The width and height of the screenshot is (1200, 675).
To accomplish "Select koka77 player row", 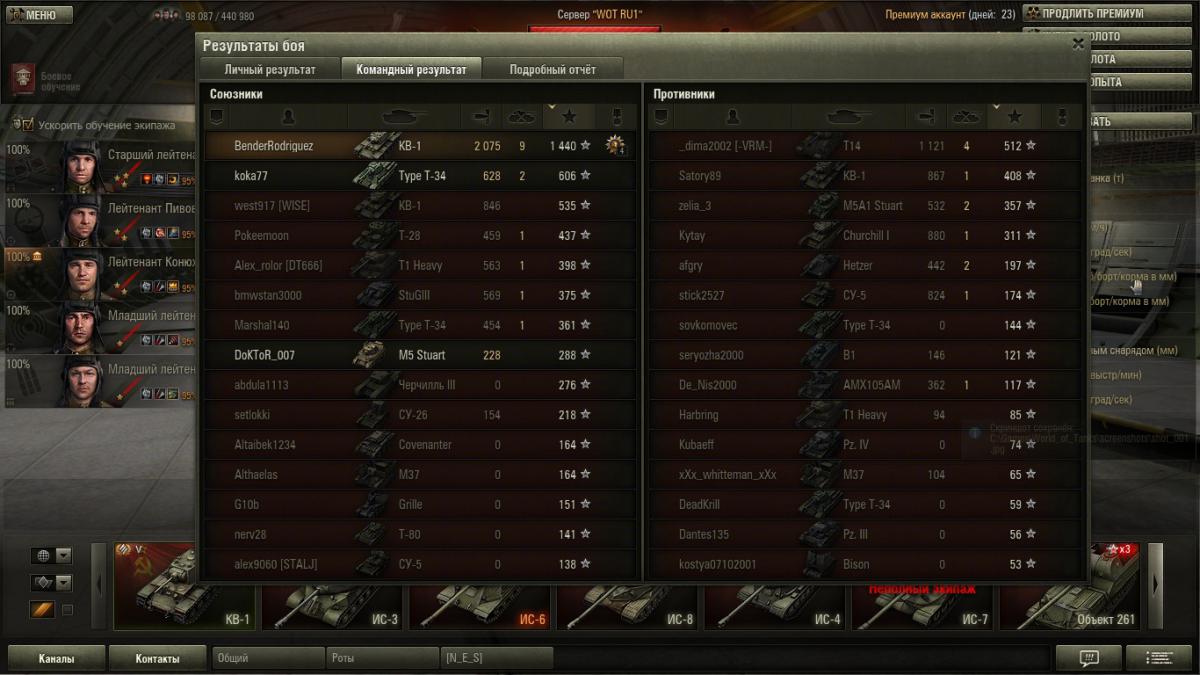I will [420, 176].
